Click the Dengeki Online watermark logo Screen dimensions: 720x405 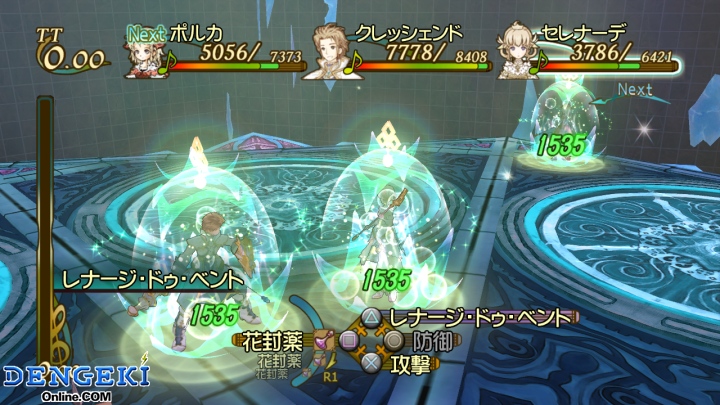tap(76, 381)
